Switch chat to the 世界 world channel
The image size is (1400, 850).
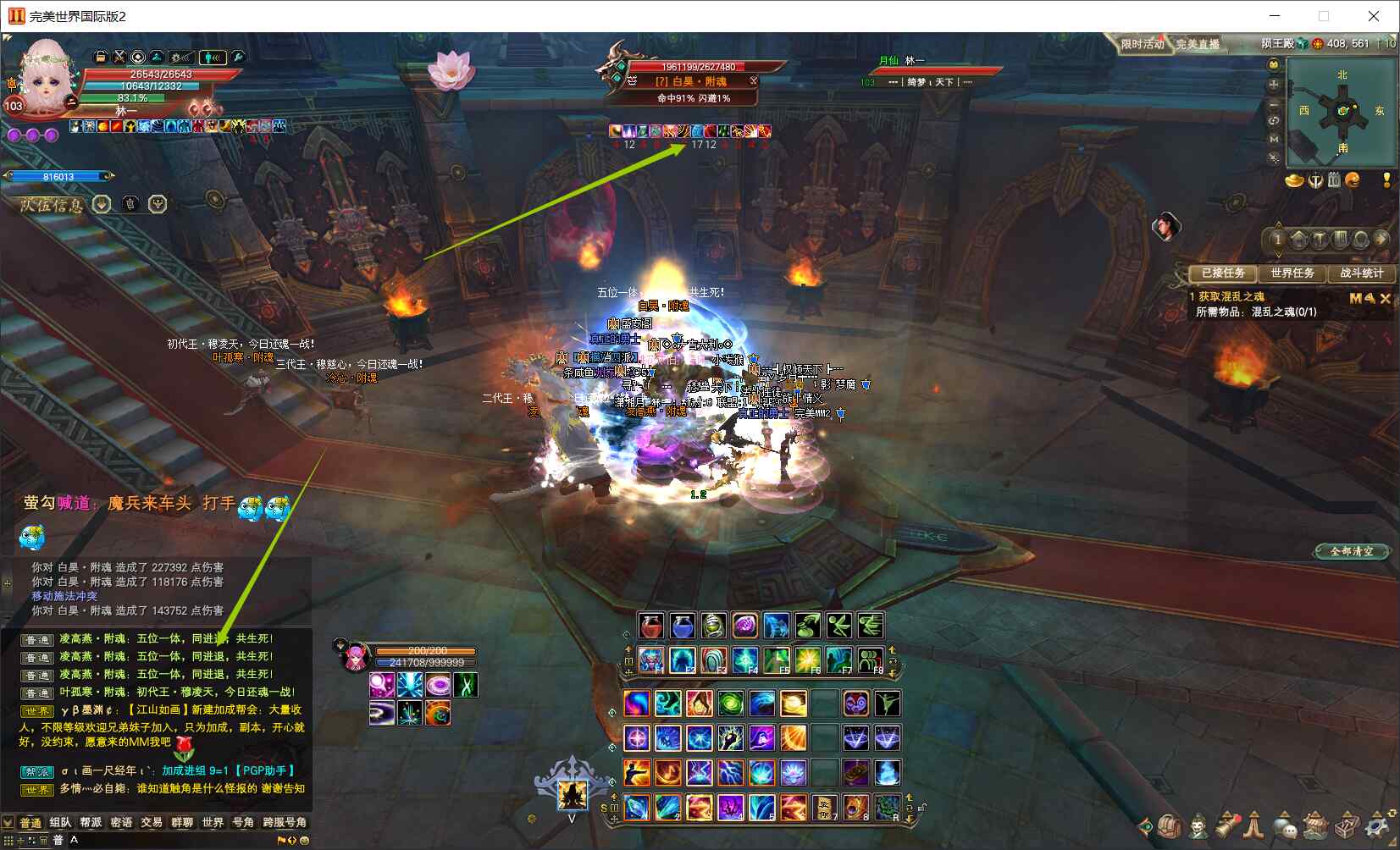(213, 822)
